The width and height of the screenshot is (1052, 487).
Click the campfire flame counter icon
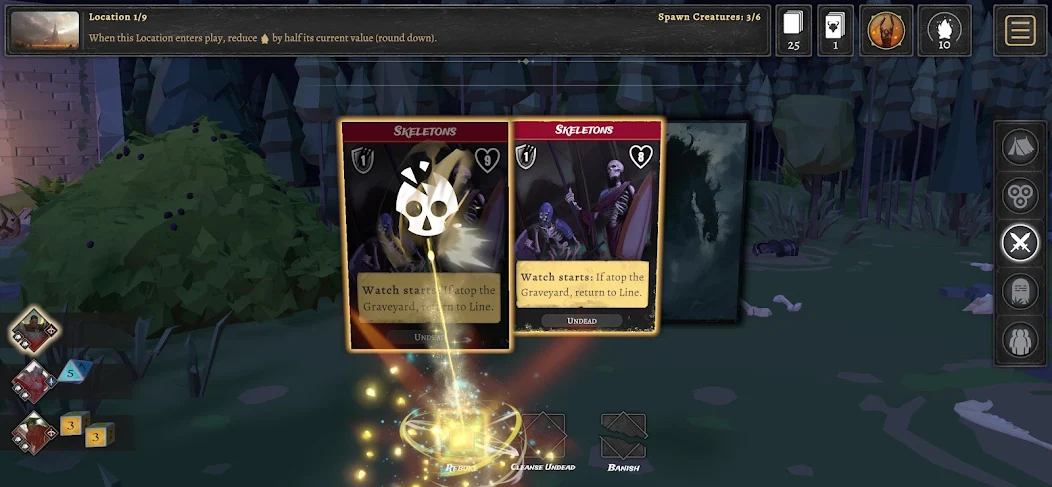point(944,30)
